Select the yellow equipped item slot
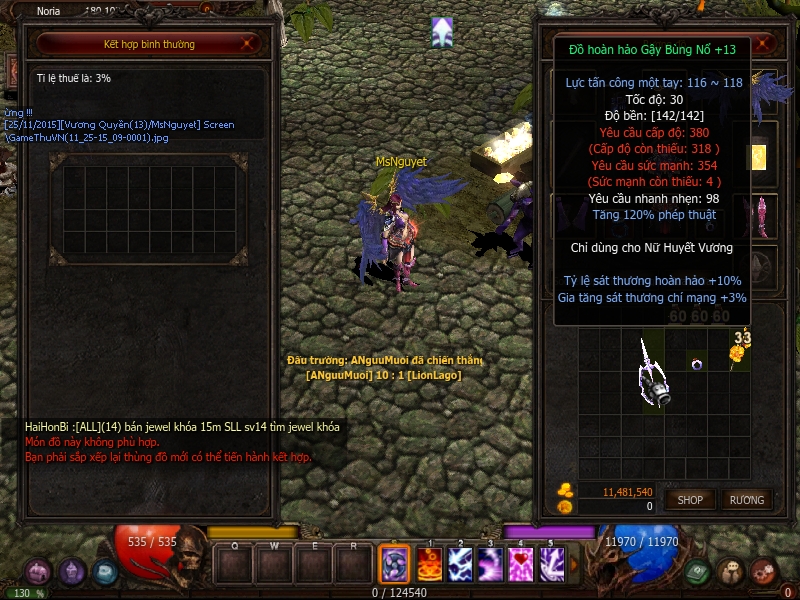This screenshot has height=600, width=800. tap(759, 157)
